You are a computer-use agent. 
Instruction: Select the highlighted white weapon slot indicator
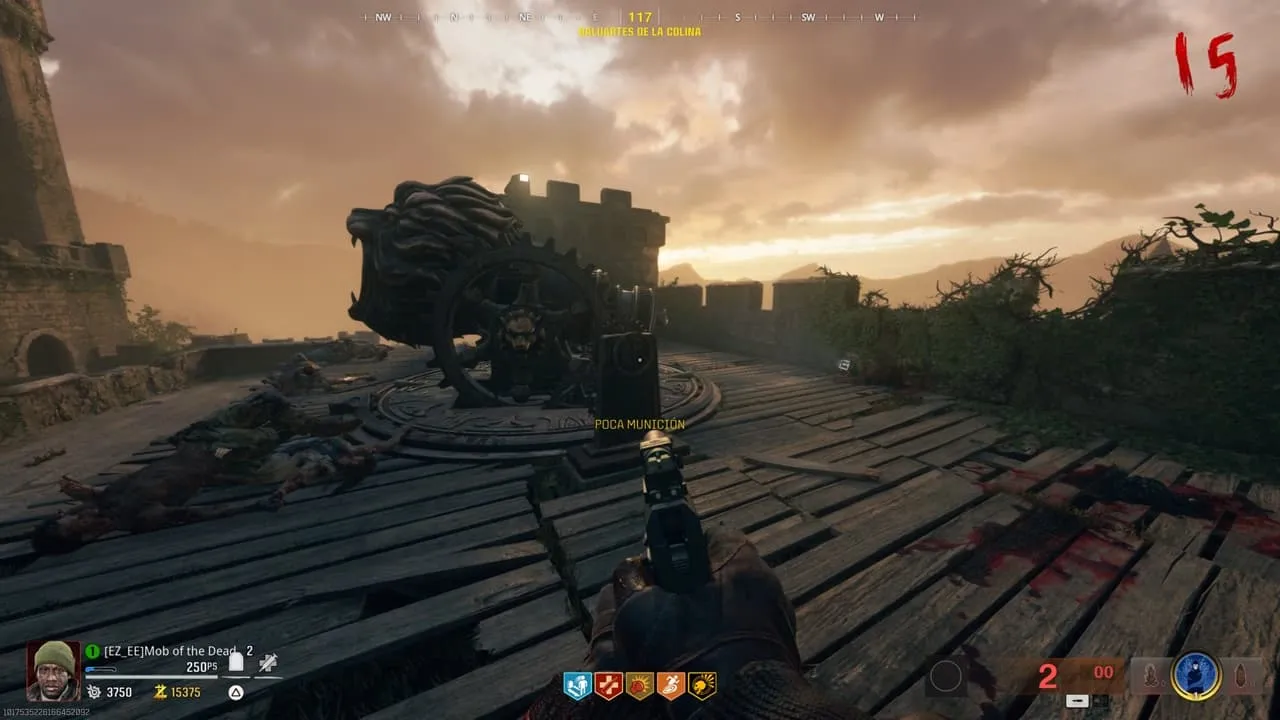1076,700
